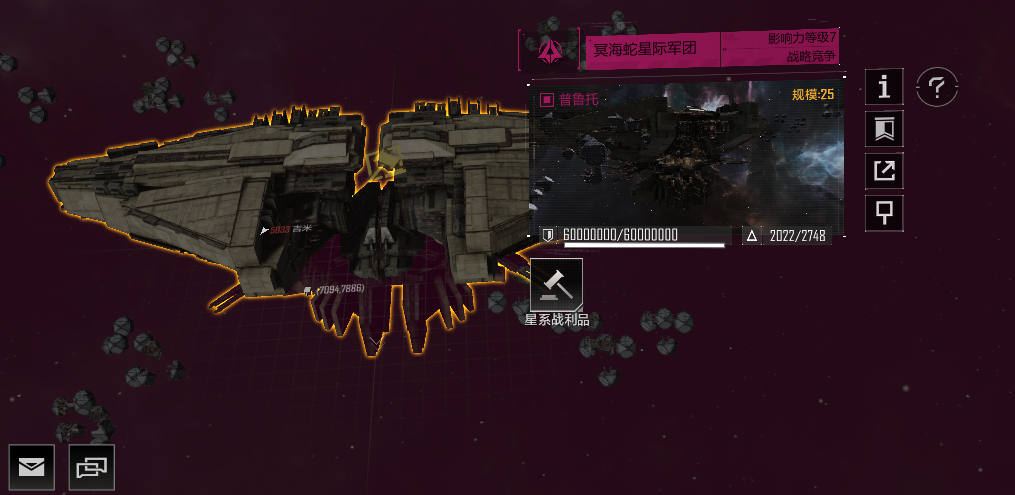The height and width of the screenshot is (495, 1015).
Task: Select the 冥海蛇星际军团 alliance banner
Action: [x=650, y=48]
